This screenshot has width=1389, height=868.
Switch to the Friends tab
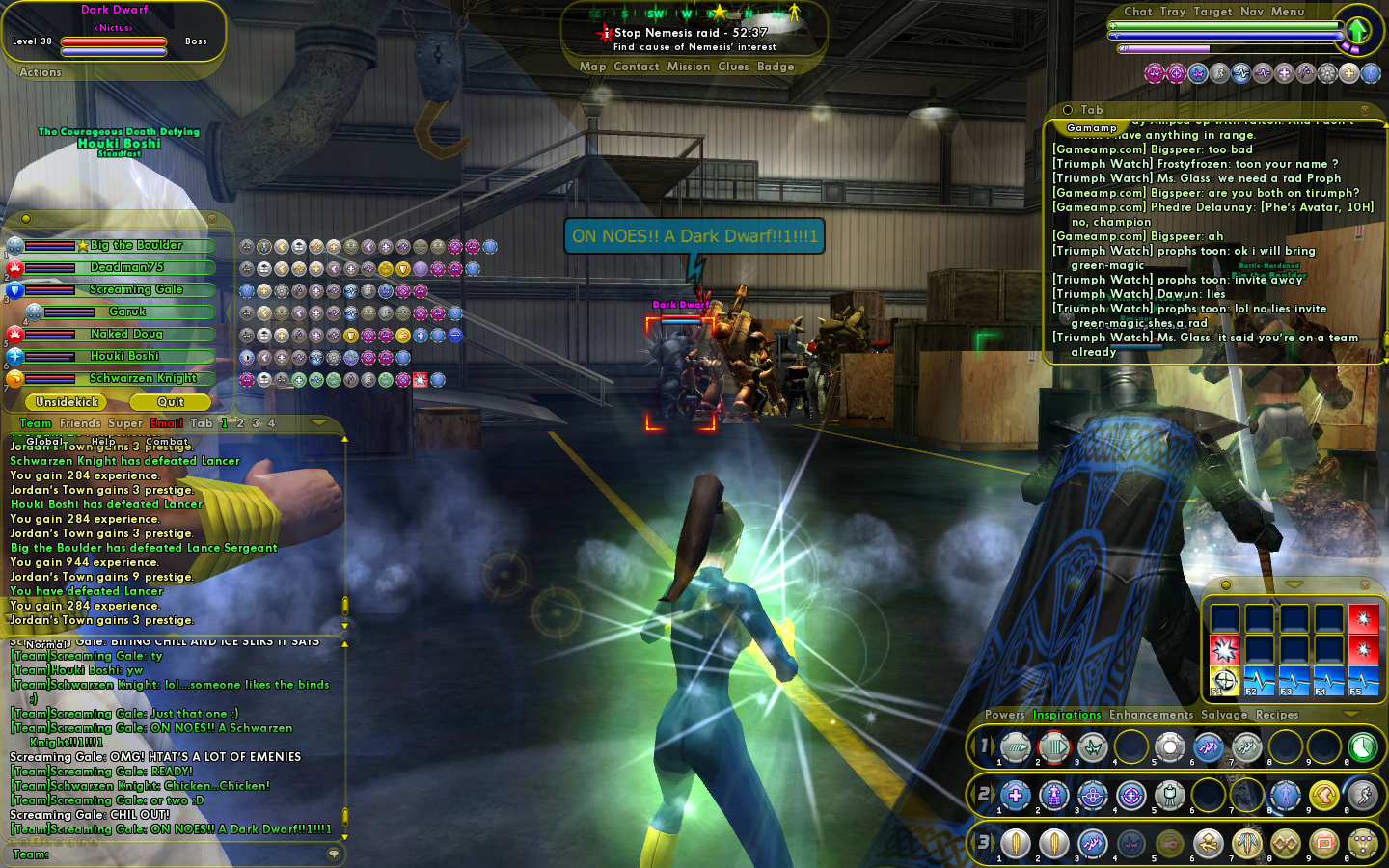point(80,423)
